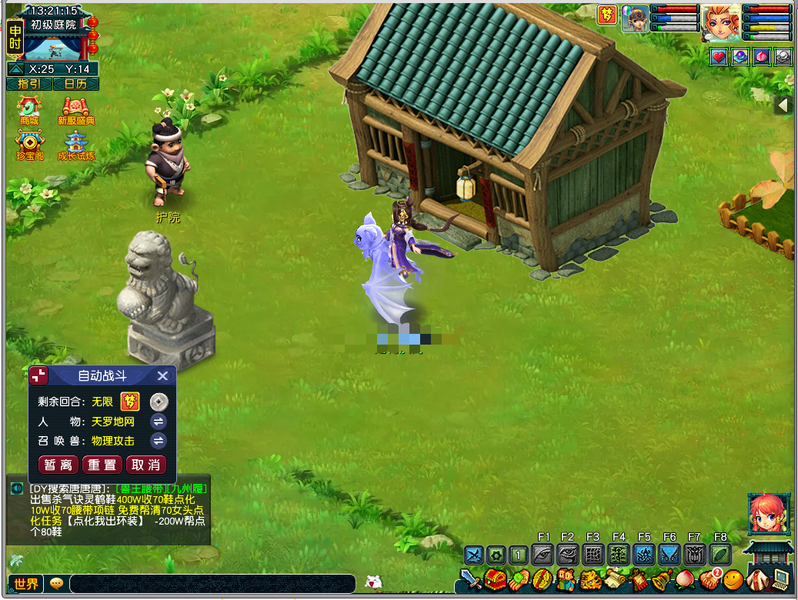Change the 召唤兽 物理攻击 swap arrow
This screenshot has width=798, height=600.
tap(158, 441)
